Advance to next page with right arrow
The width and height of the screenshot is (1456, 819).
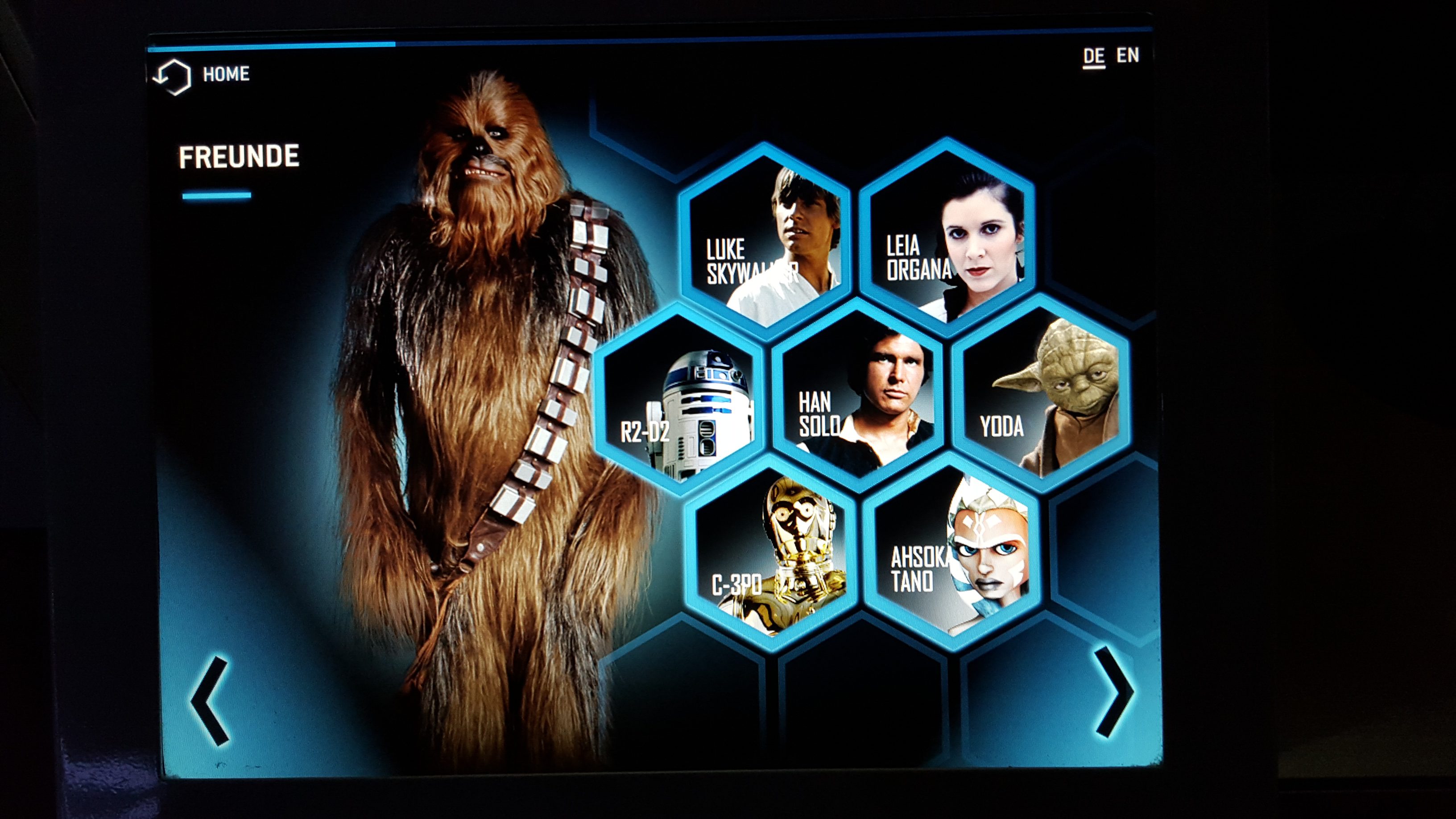tap(1113, 692)
